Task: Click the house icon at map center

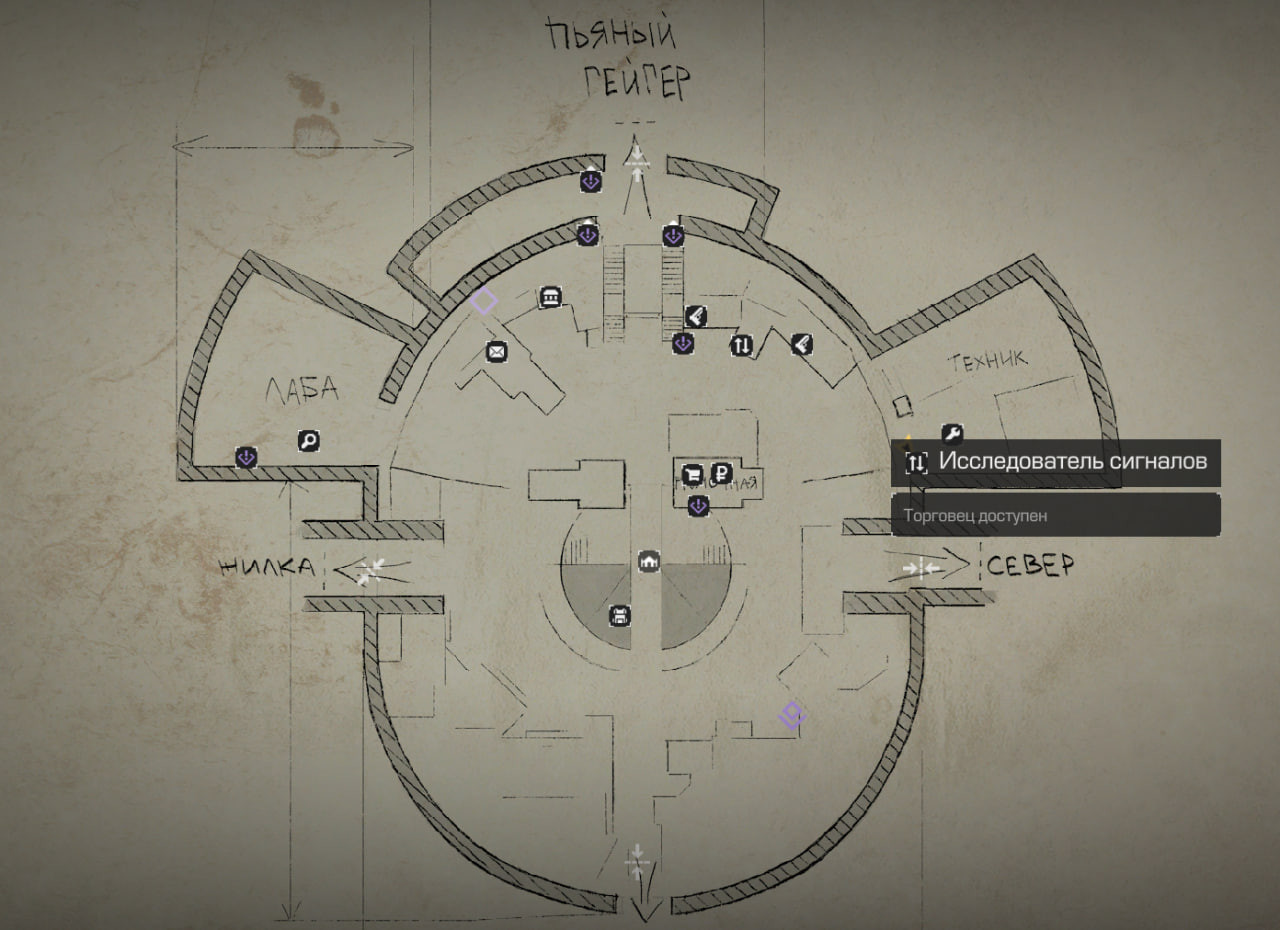Action: [650, 562]
